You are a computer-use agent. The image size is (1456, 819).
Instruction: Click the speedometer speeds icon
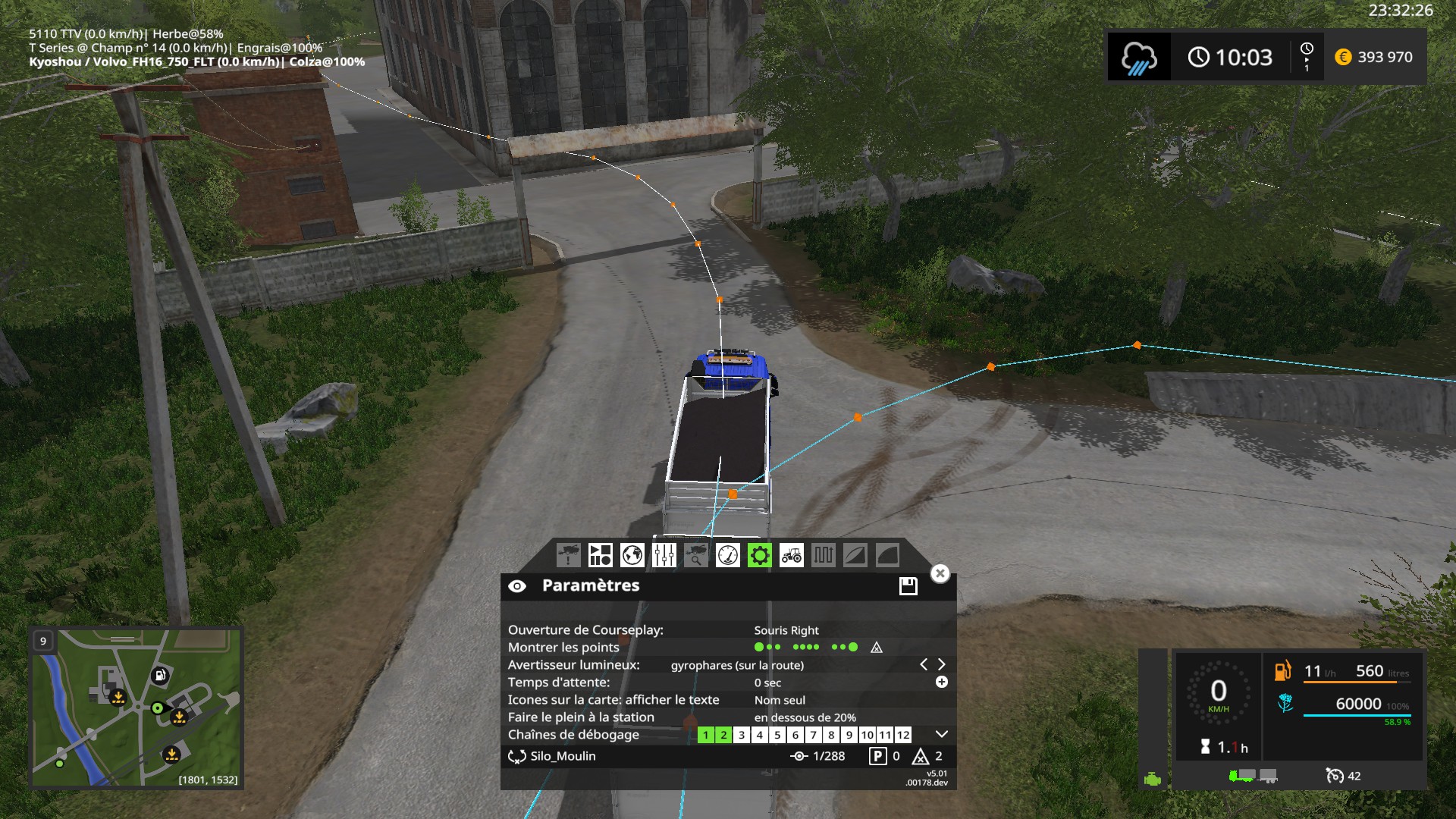(x=729, y=555)
